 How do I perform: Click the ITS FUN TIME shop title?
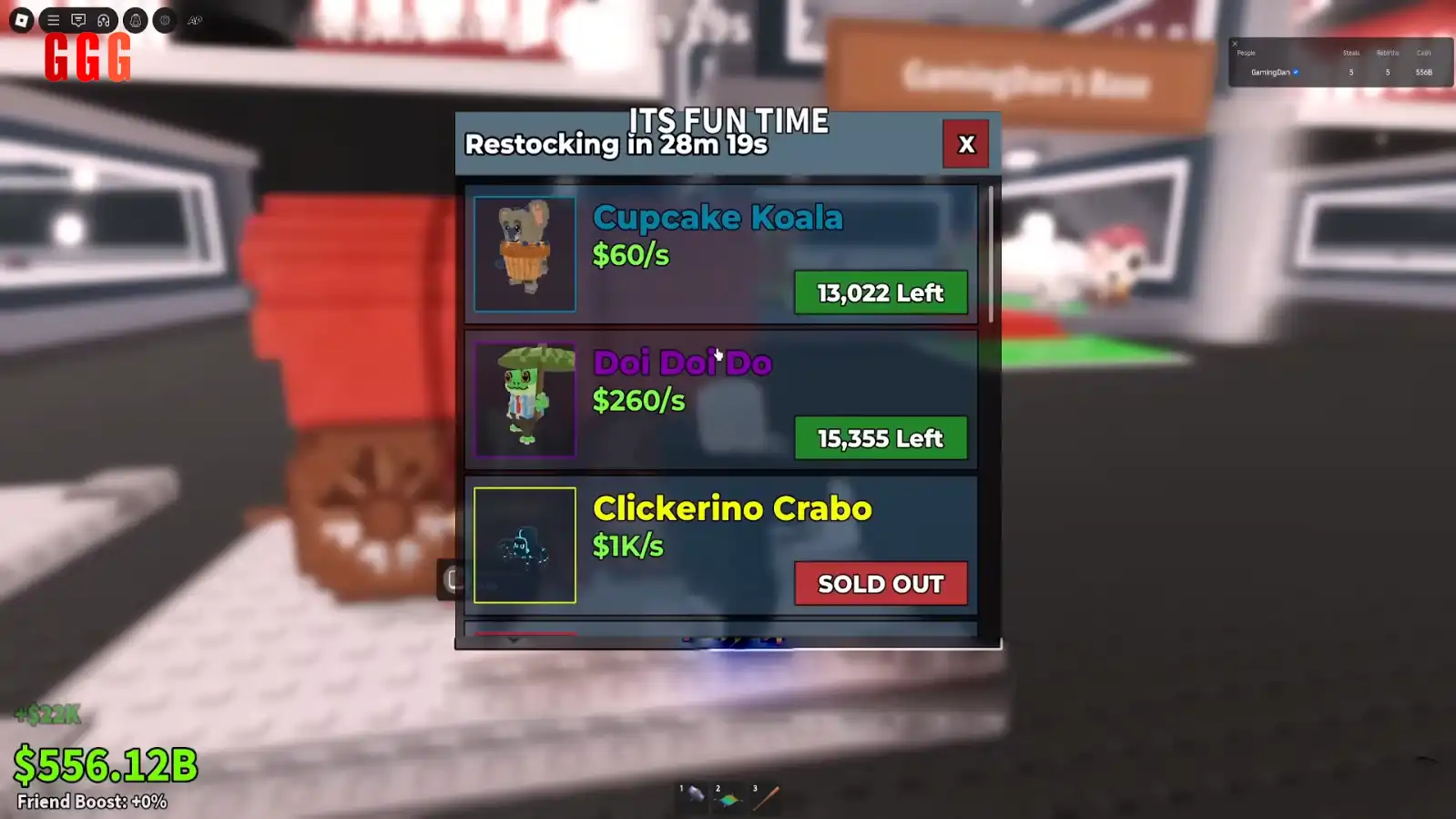click(x=728, y=120)
